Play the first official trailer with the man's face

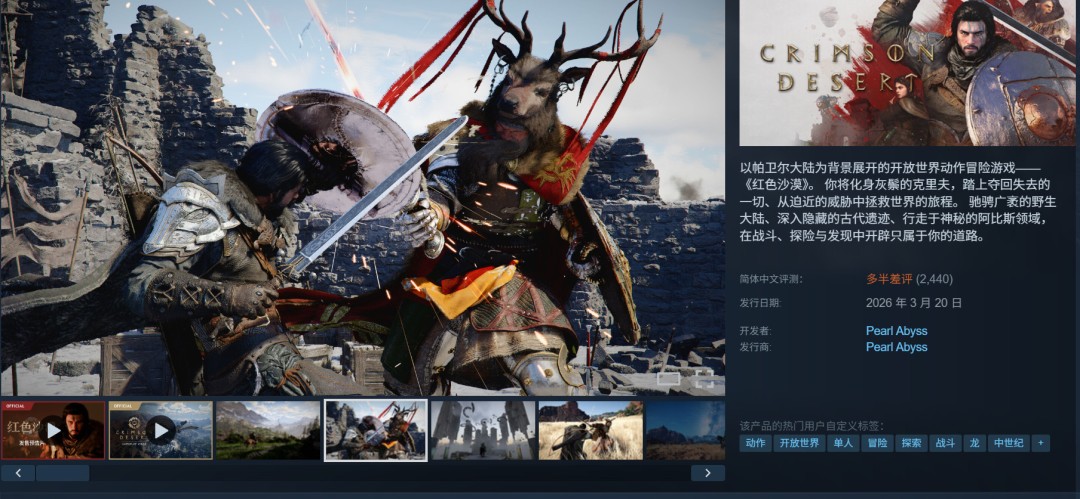click(x=53, y=430)
